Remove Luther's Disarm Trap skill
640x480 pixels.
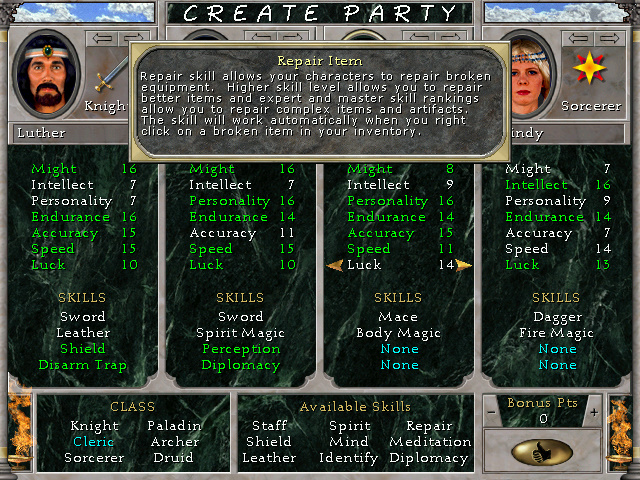point(83,365)
